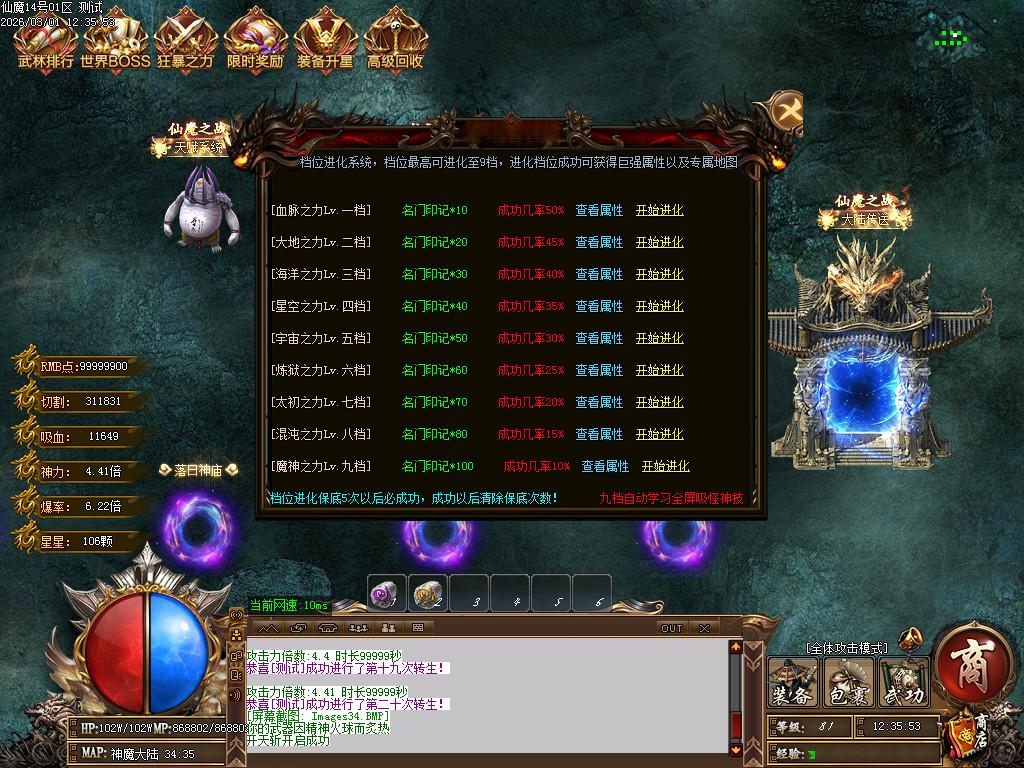Open the 装备升星 upgrade menu

[x=325, y=45]
